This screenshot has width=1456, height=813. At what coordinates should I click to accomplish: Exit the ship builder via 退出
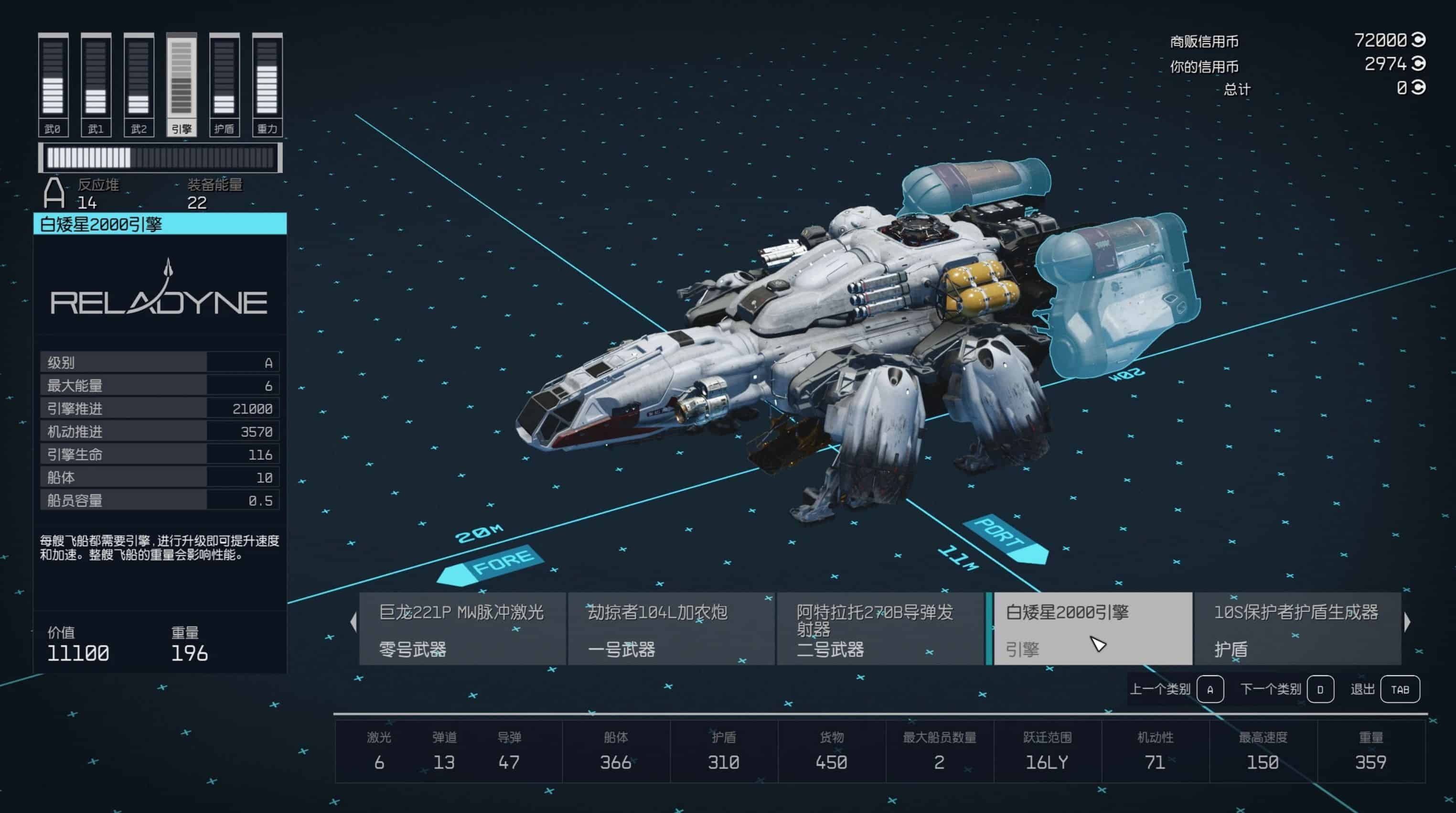(x=1400, y=689)
